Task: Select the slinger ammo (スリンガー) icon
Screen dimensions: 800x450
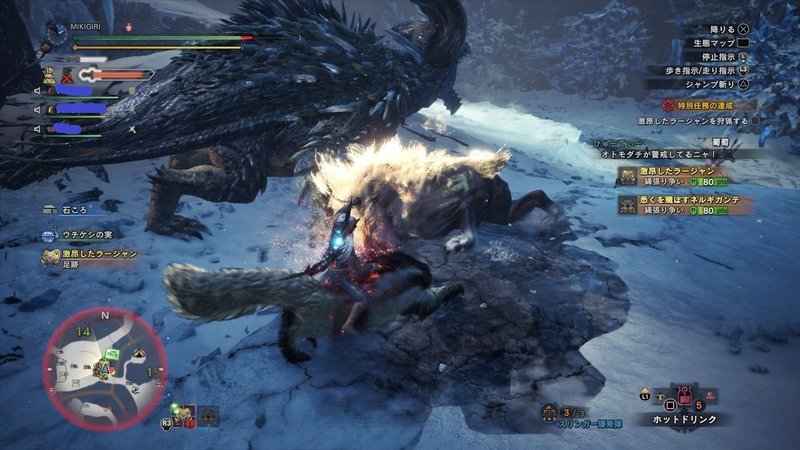Action: [550, 410]
